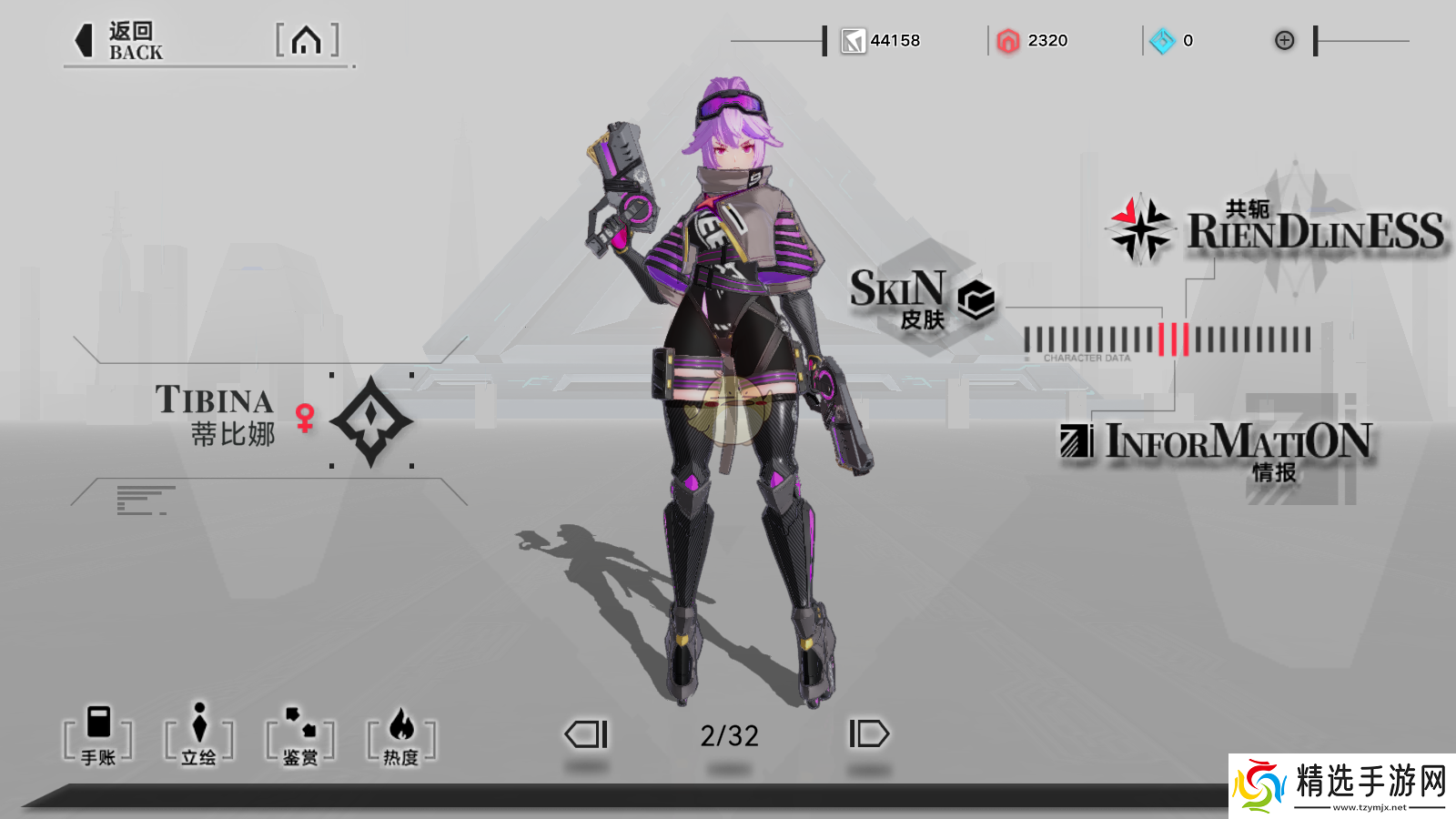This screenshot has height=819, width=1456.
Task: Open the Information 情报 menu
Action: pos(1219,448)
